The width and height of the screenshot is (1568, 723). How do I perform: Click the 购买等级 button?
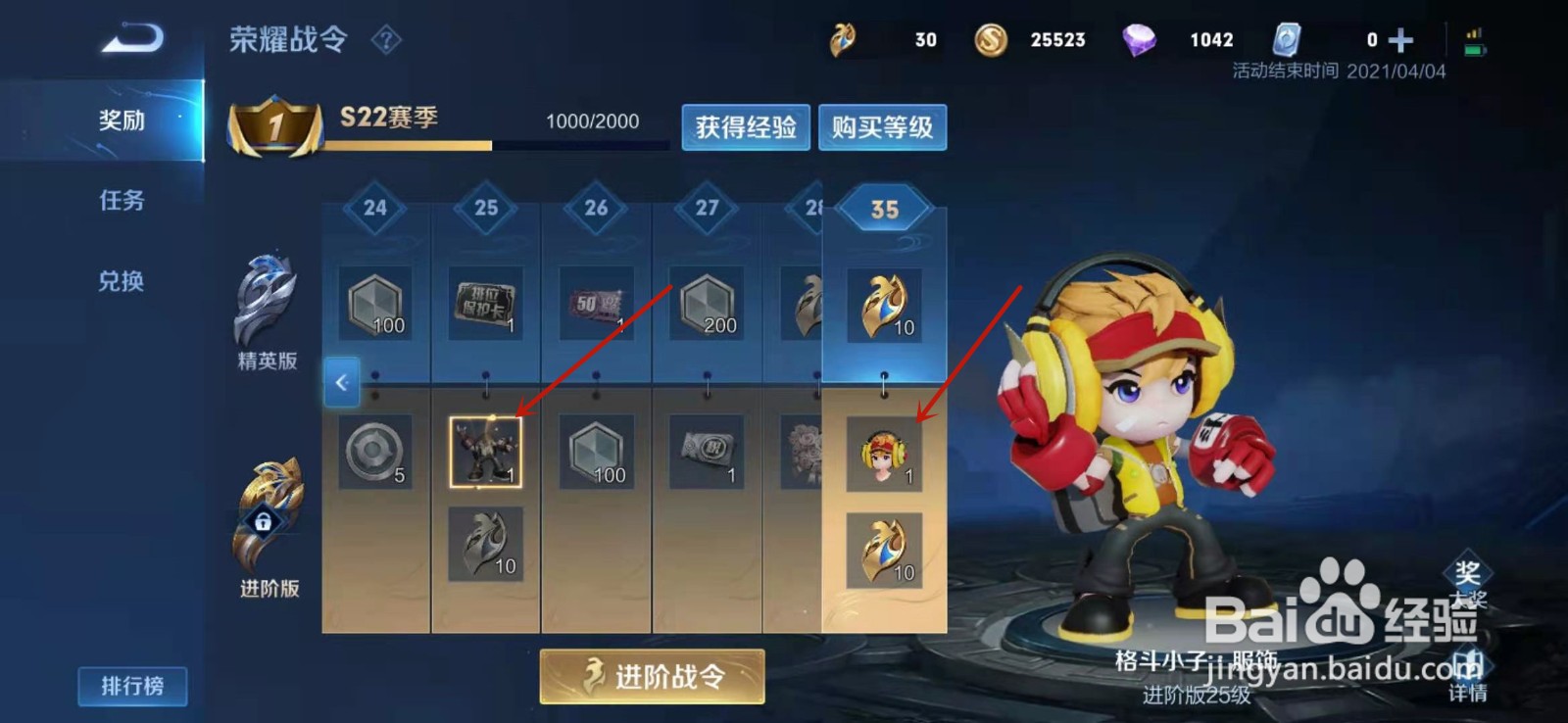tap(881, 127)
